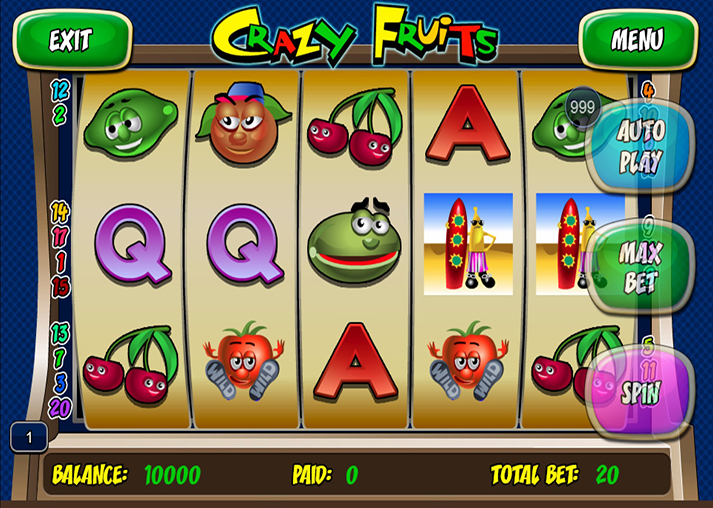Open the green MENU button
The image size is (713, 508).
point(637,40)
